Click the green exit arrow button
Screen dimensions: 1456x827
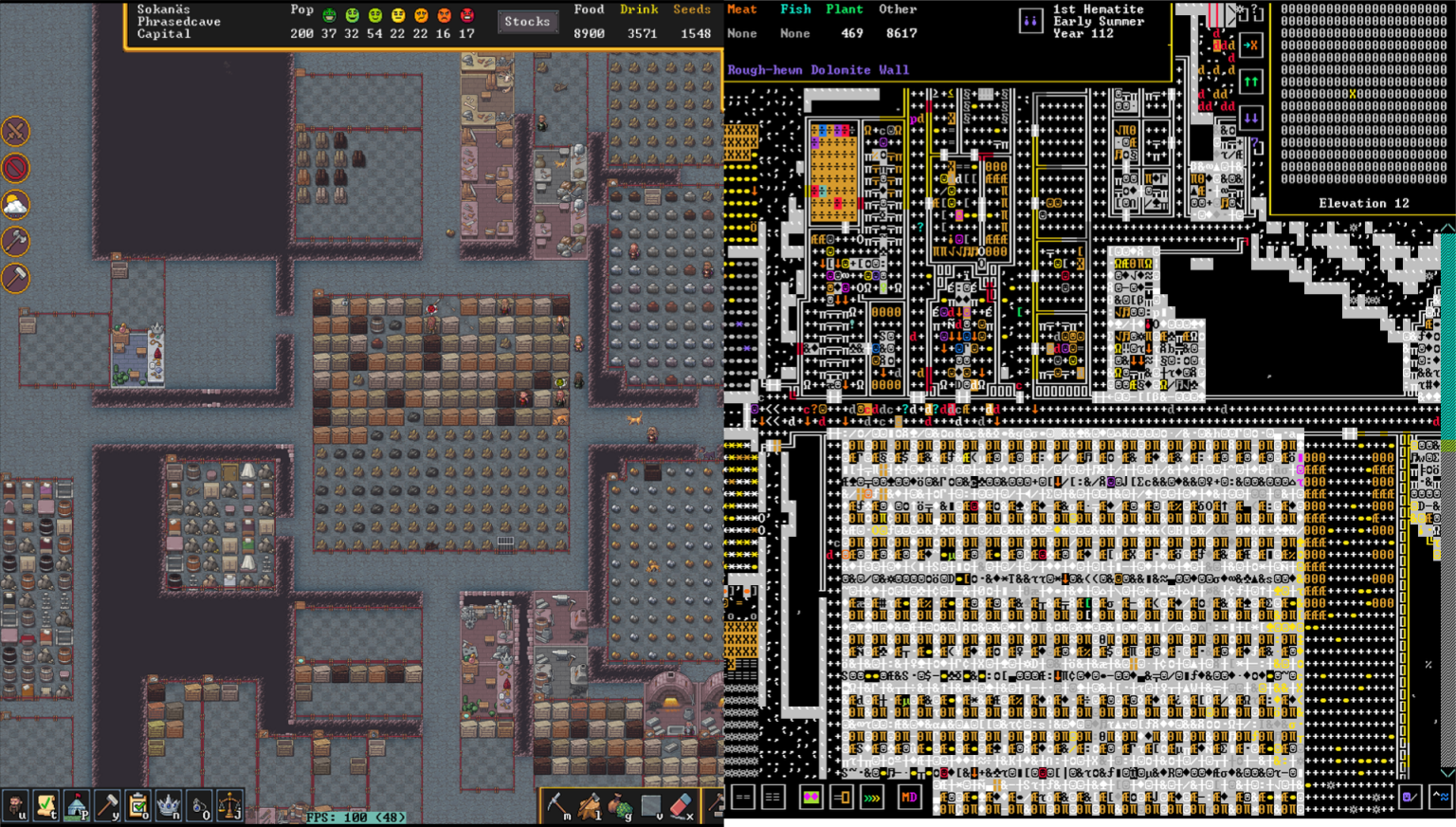(x=1250, y=45)
